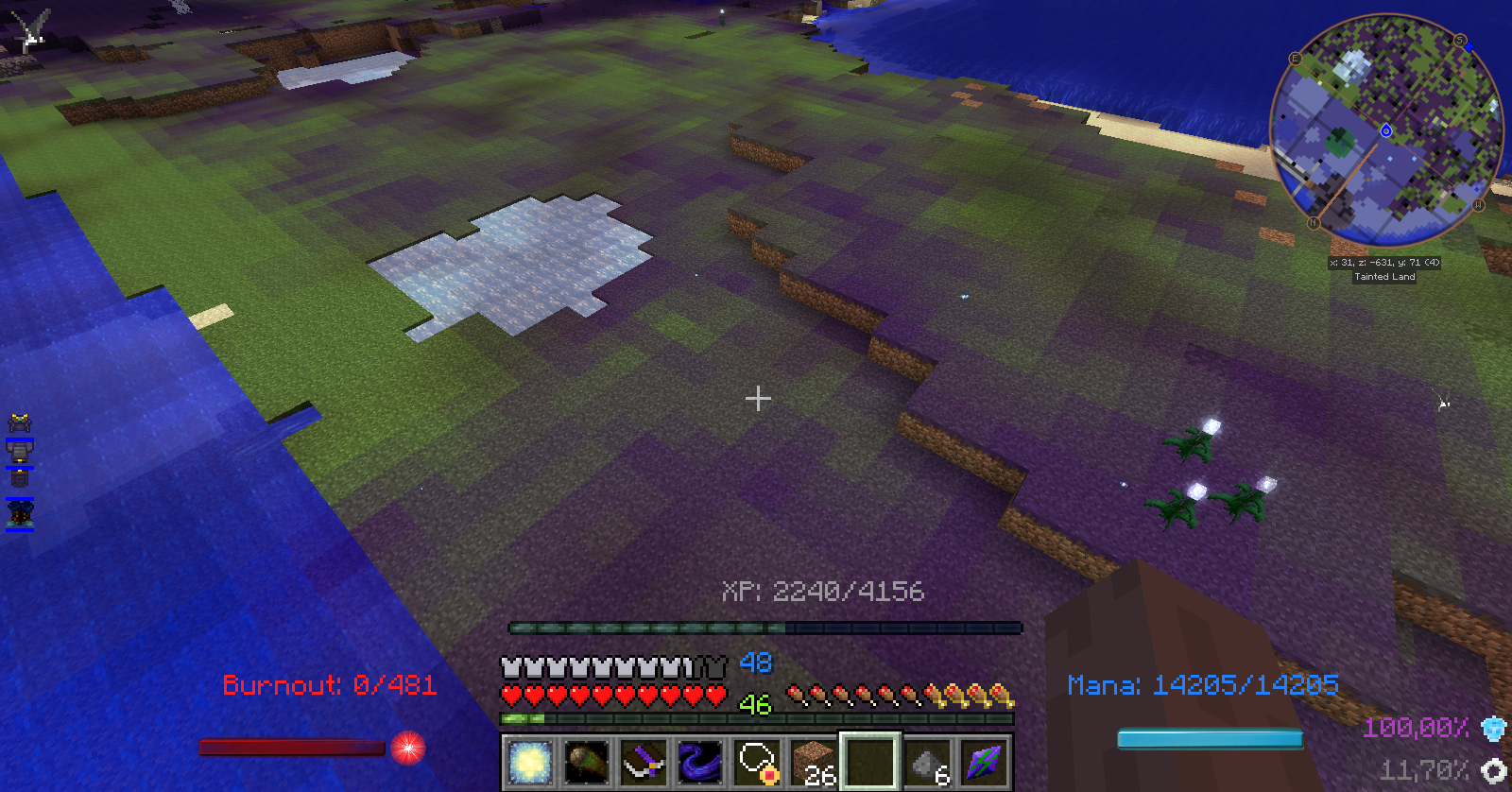Image resolution: width=1512 pixels, height=792 pixels.
Task: Select the purple spell book slot
Action: pyautogui.click(x=644, y=762)
